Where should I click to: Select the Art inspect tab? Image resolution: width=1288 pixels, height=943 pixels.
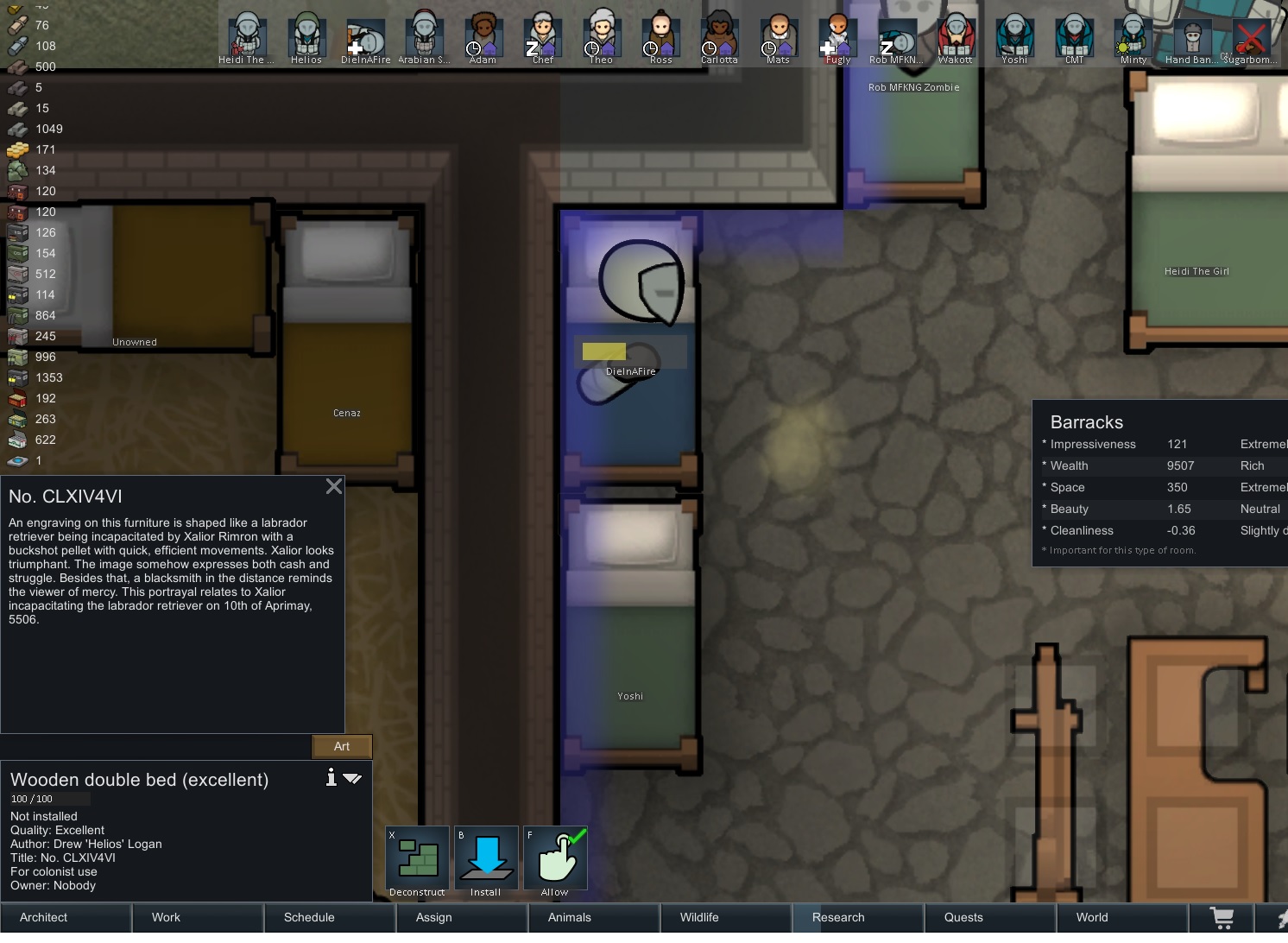pos(342,747)
